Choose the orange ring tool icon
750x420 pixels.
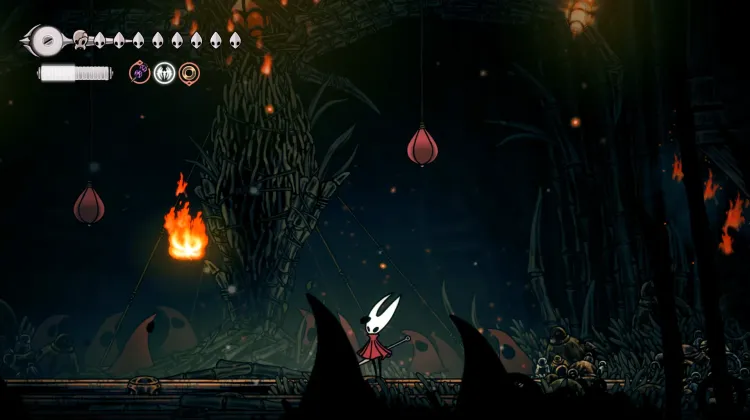pos(189,72)
